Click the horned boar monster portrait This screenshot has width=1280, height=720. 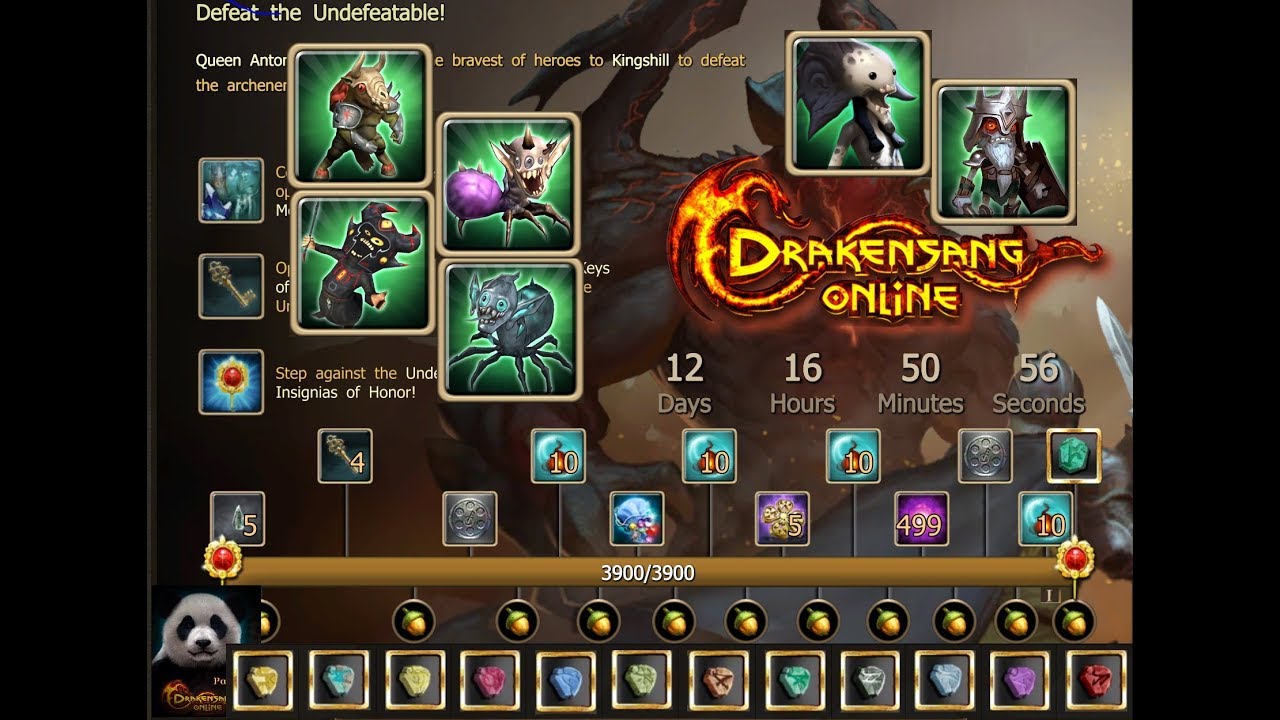pos(360,115)
